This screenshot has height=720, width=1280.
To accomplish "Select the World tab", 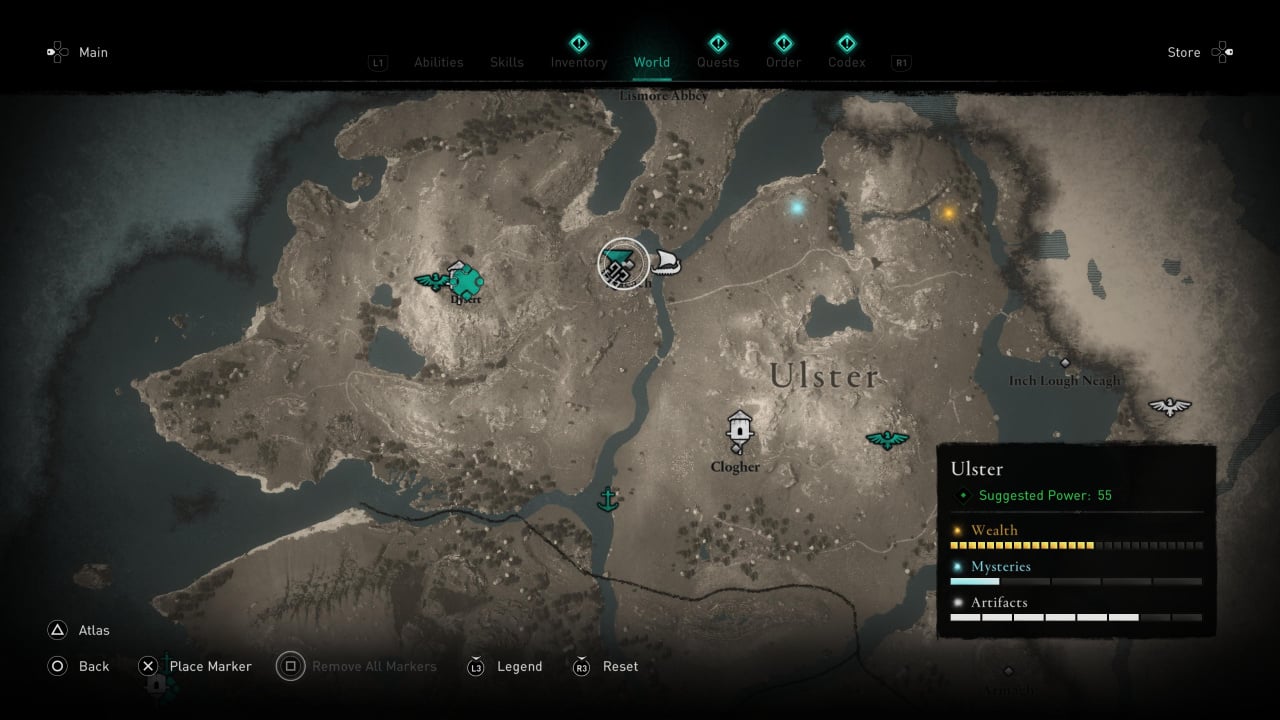I will pos(651,62).
